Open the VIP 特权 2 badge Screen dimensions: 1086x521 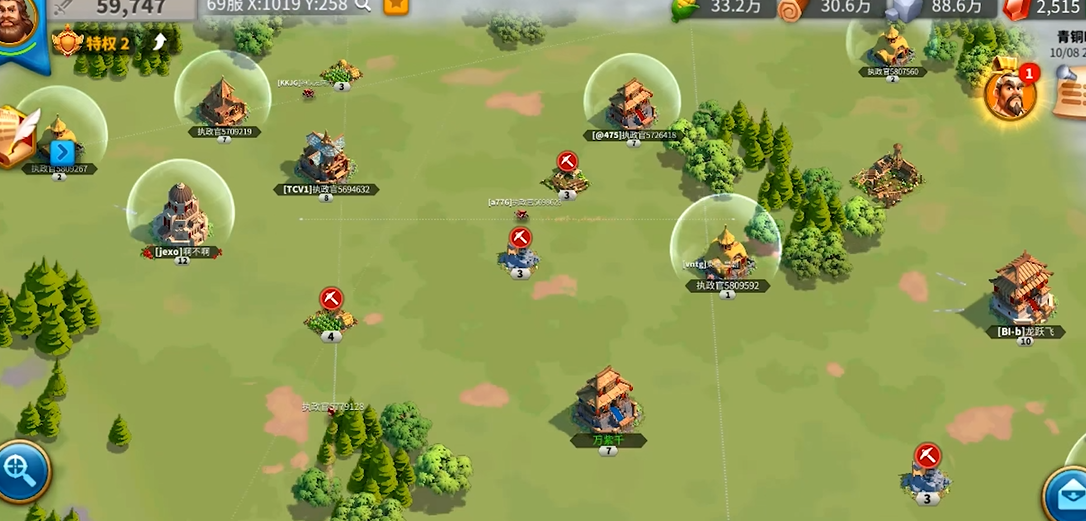(96, 43)
